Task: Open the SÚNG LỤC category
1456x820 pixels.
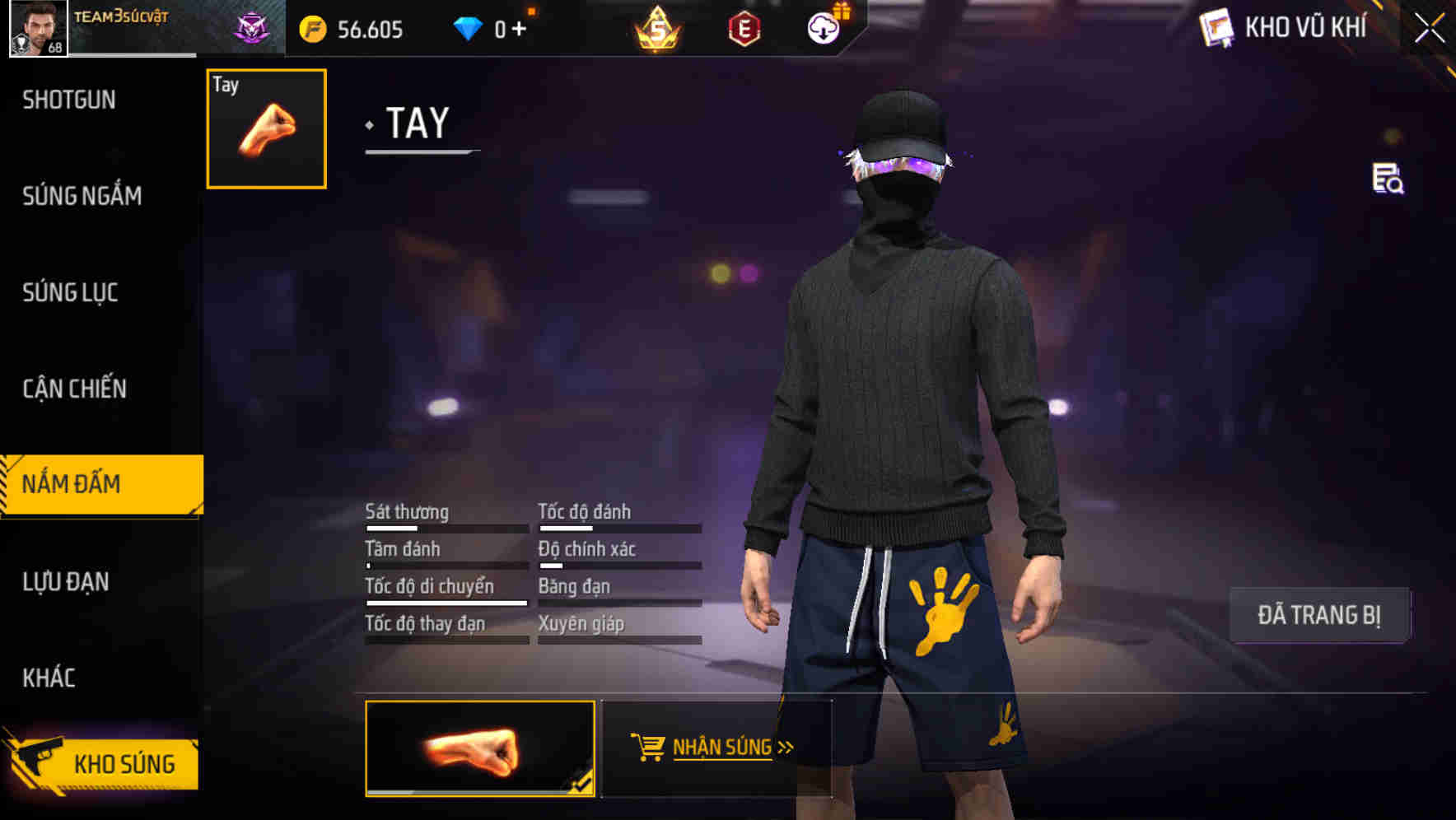Action: pos(70,292)
